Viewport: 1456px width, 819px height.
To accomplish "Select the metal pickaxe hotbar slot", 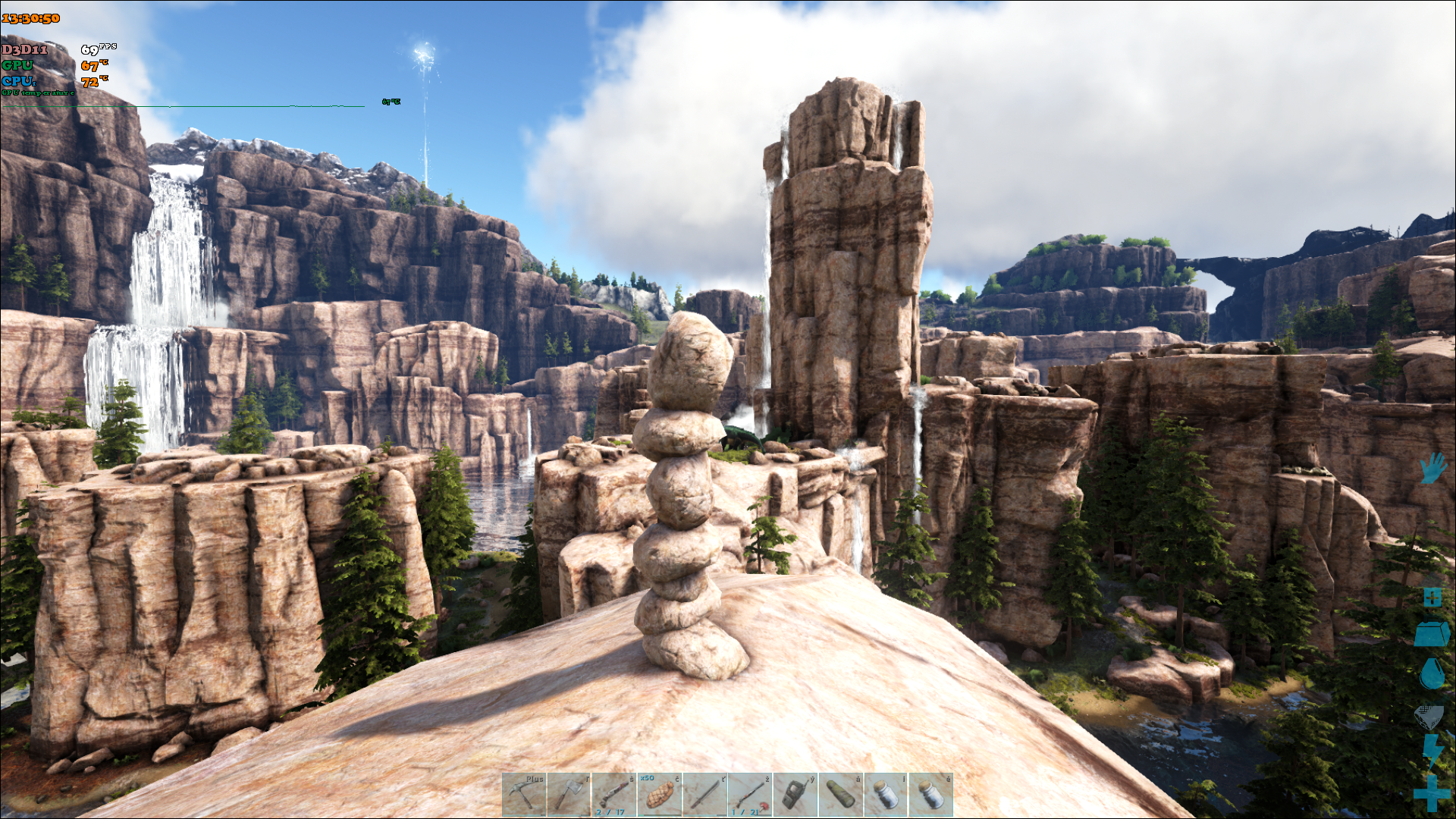I will pos(524,794).
